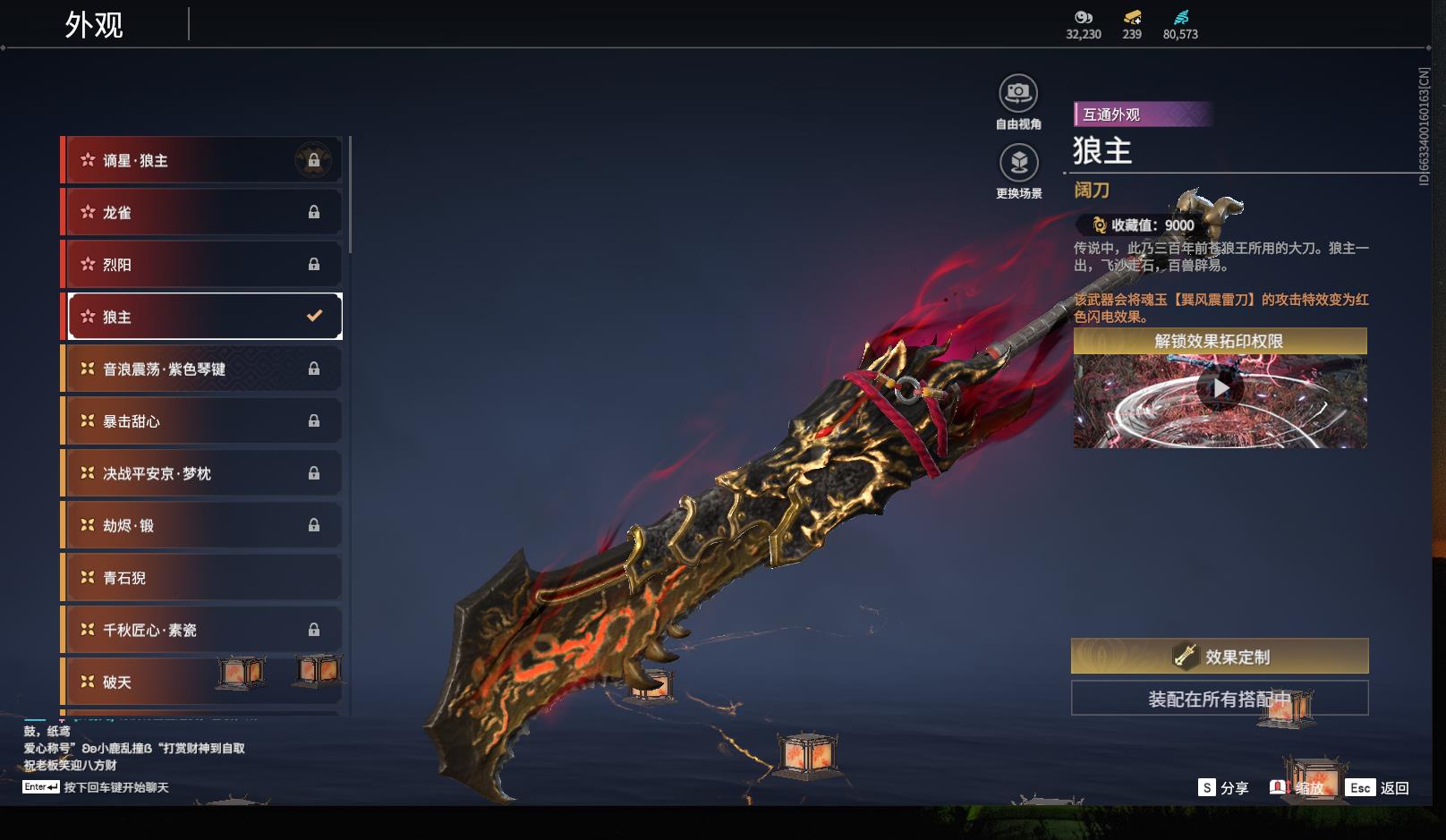Click the 分享 share button

[1223, 788]
